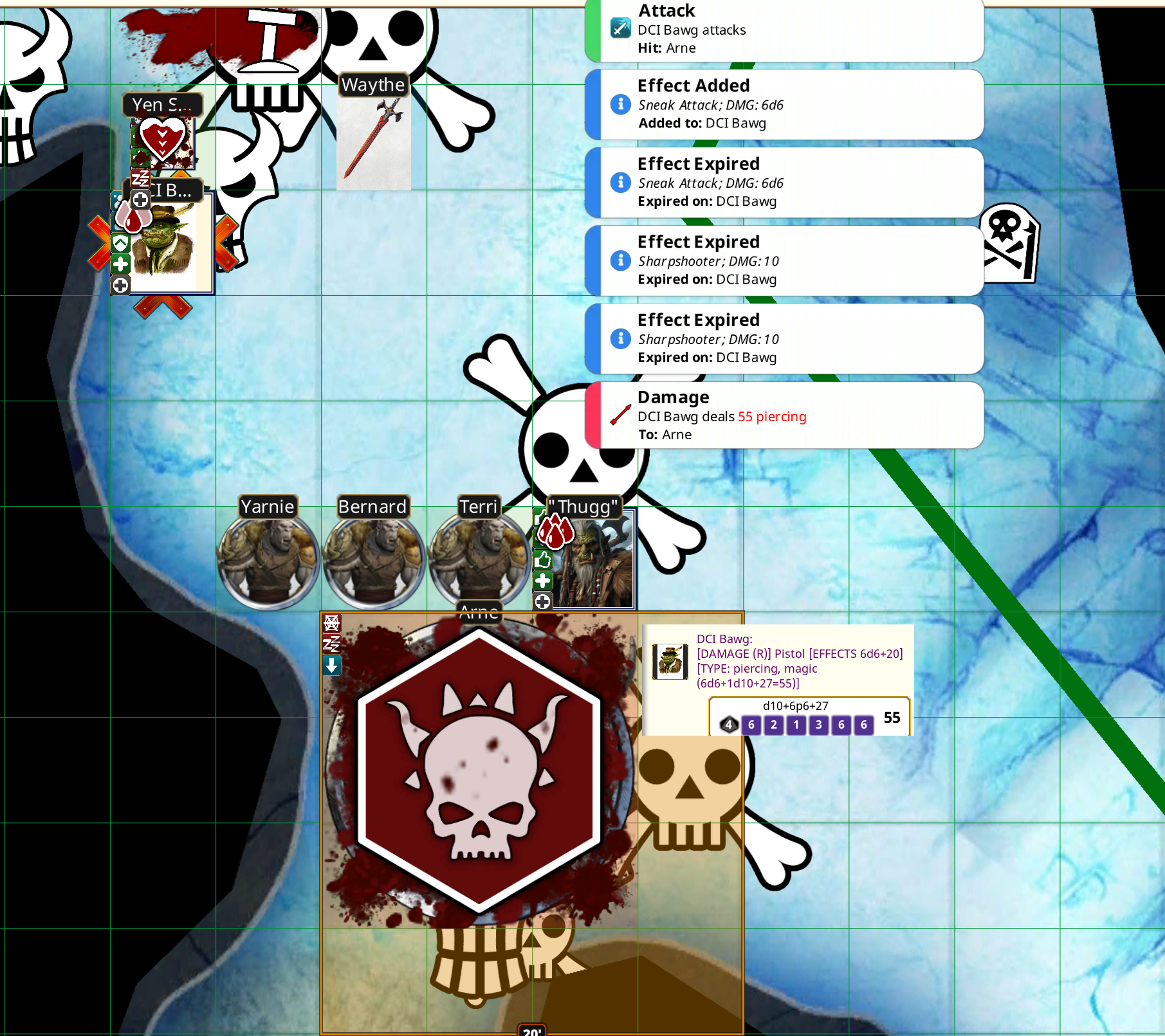Click the green healing cross icon on Thugg
1165x1036 pixels.
[x=542, y=580]
